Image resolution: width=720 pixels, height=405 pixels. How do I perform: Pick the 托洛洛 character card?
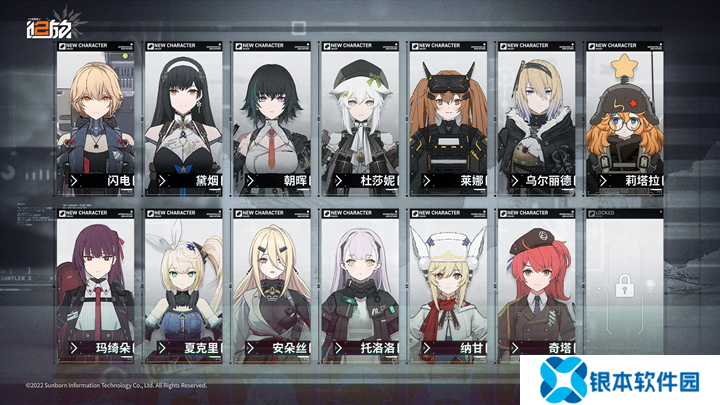360,285
